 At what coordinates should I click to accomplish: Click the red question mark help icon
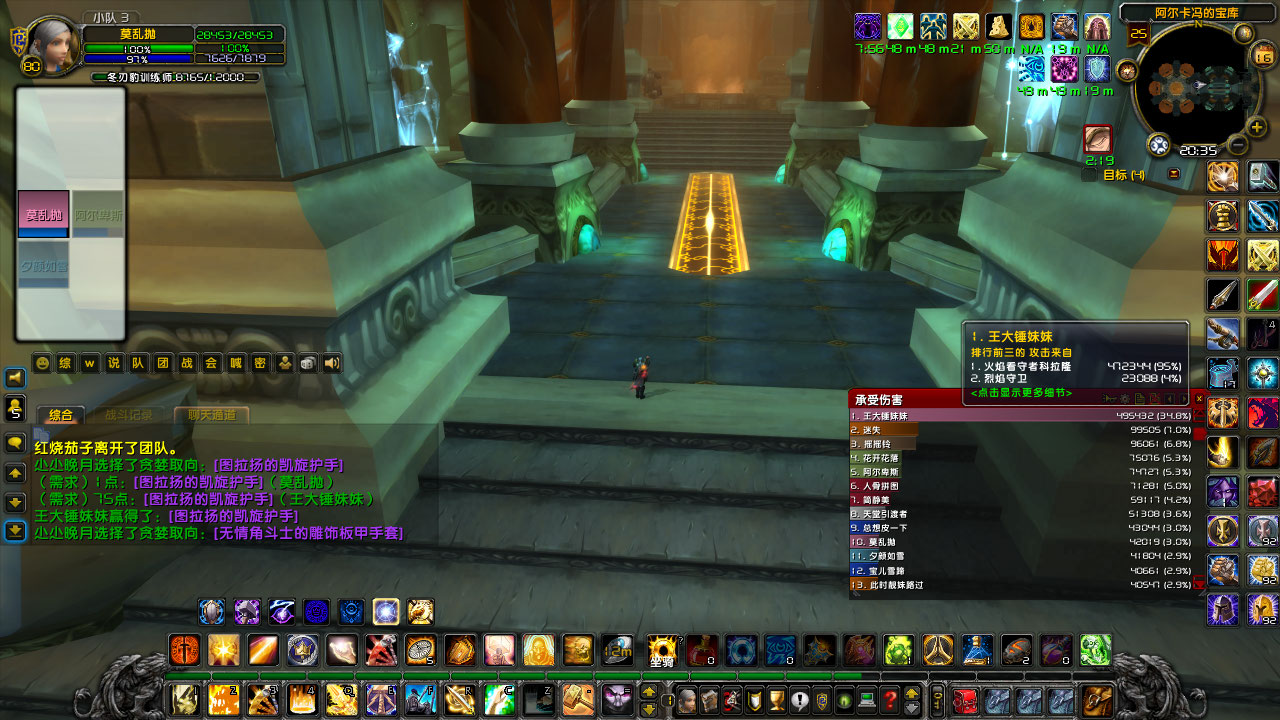[x=891, y=700]
